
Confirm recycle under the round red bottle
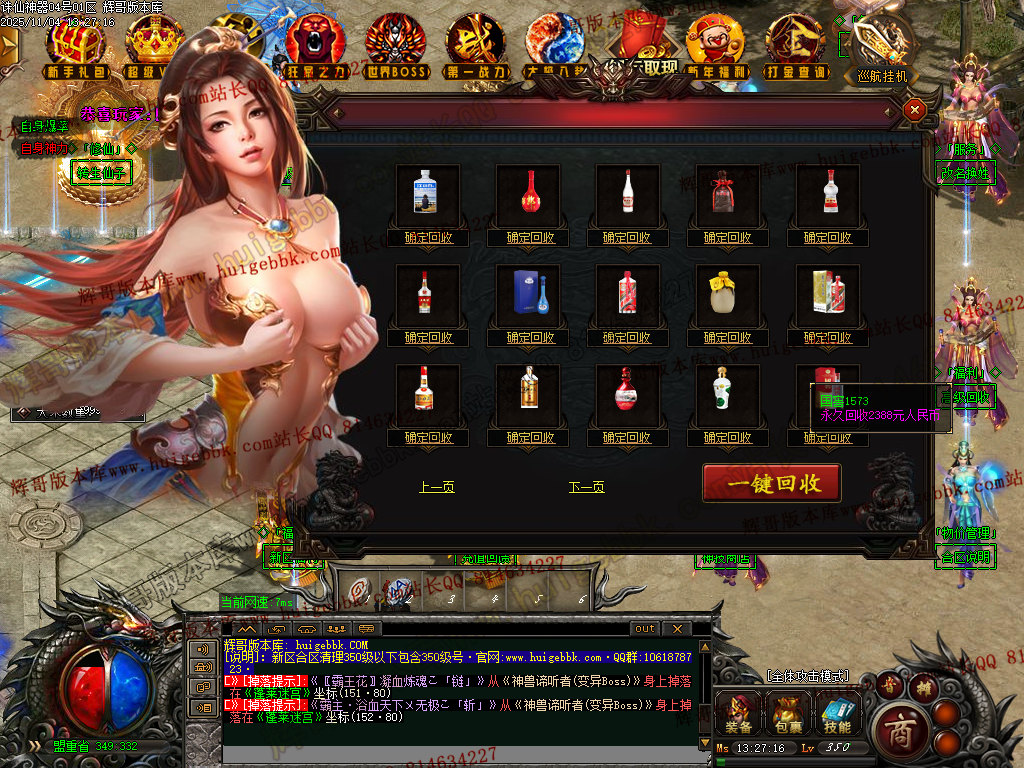tap(627, 438)
